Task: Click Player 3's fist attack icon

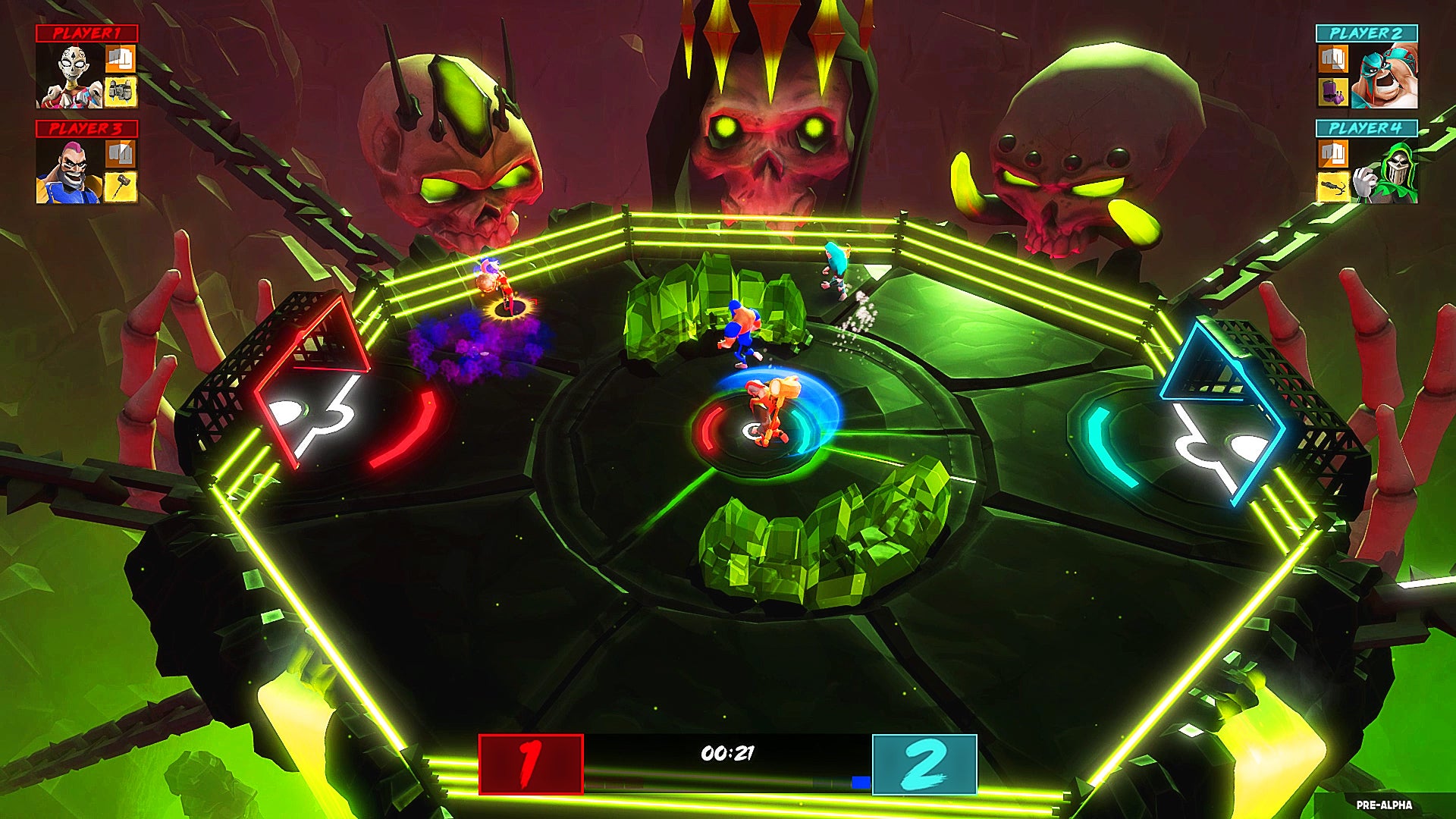Action: pos(120,153)
